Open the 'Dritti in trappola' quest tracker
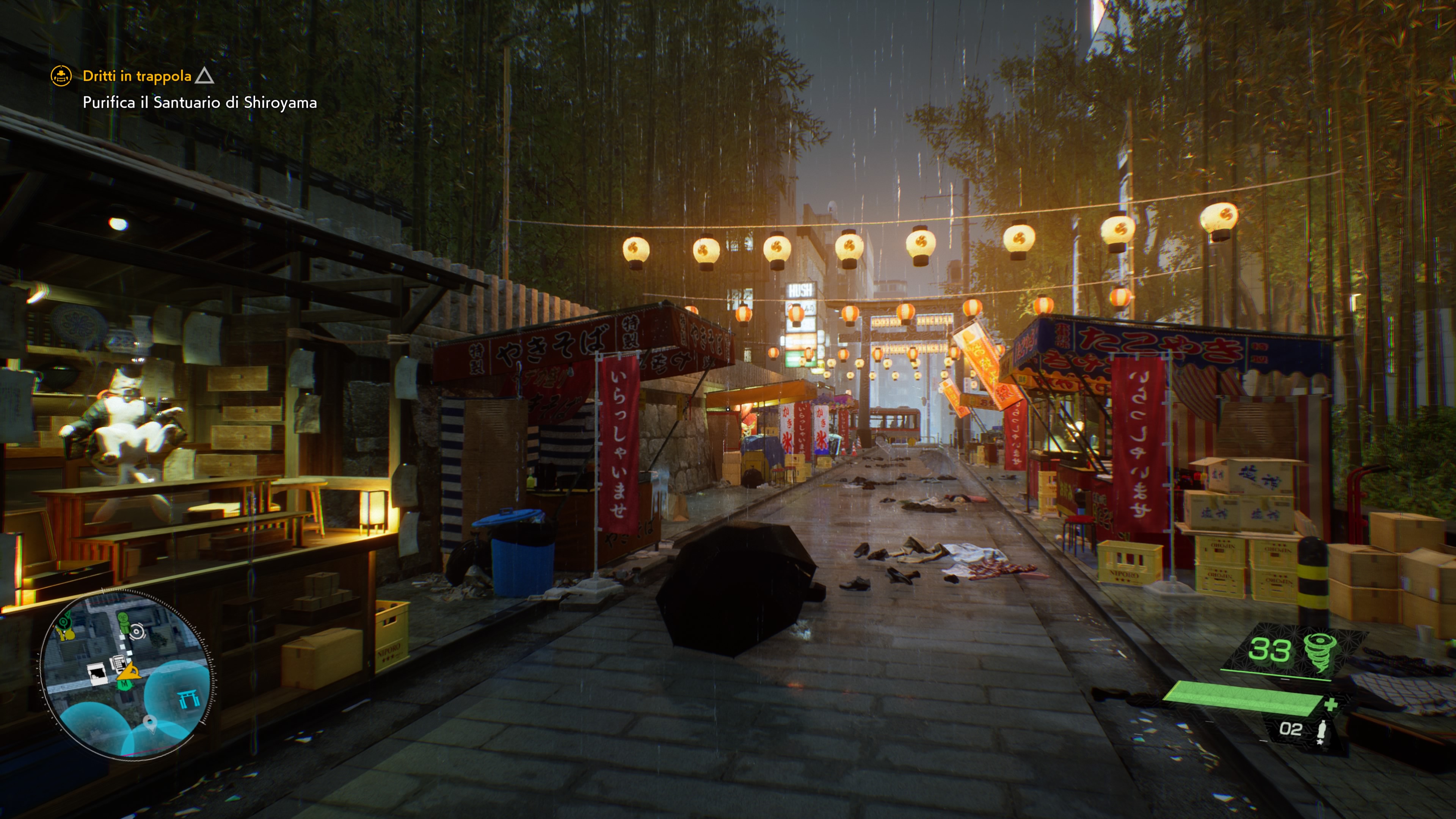Viewport: 1456px width, 819px height. point(137,76)
